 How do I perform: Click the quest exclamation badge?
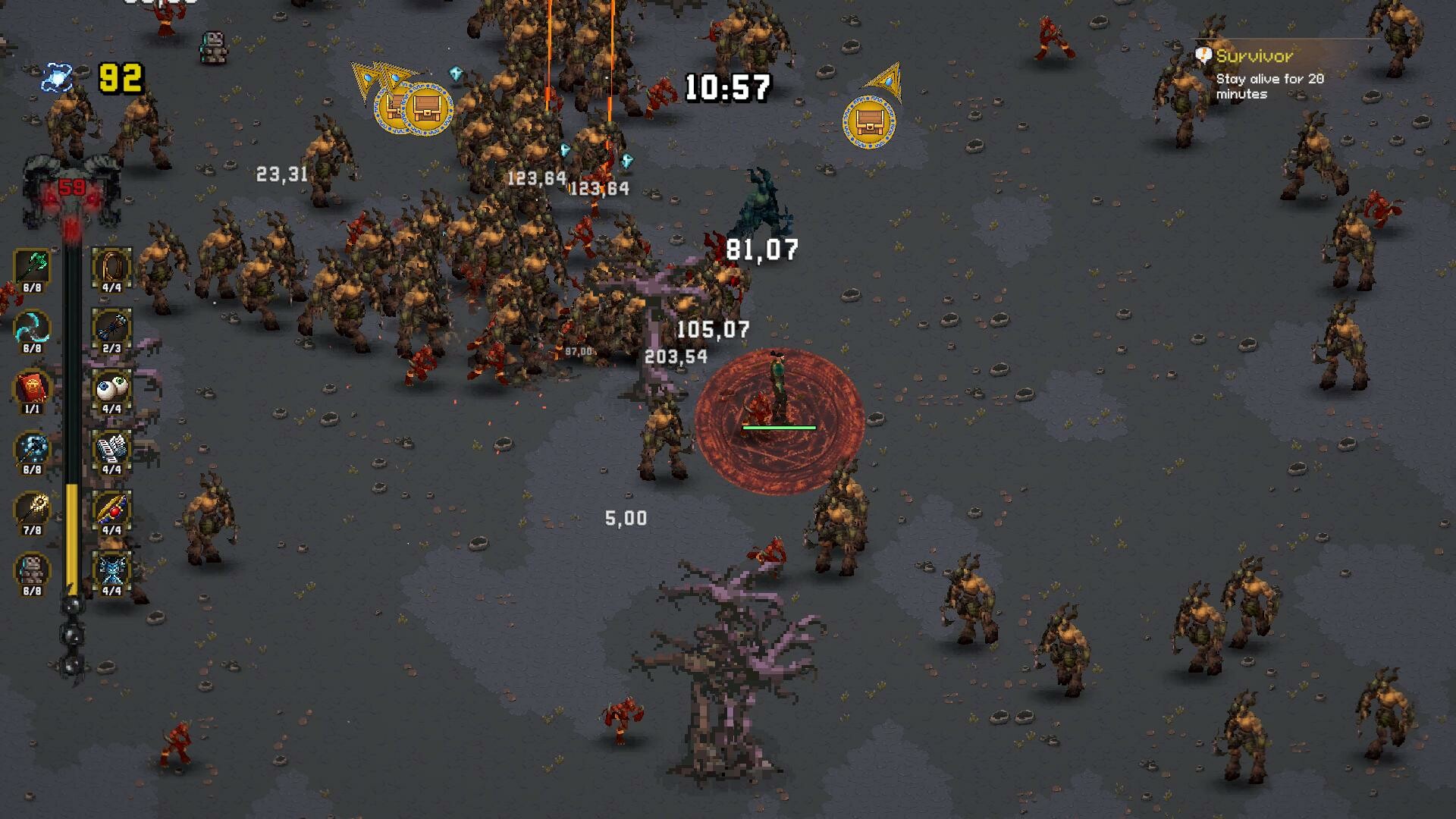1203,53
